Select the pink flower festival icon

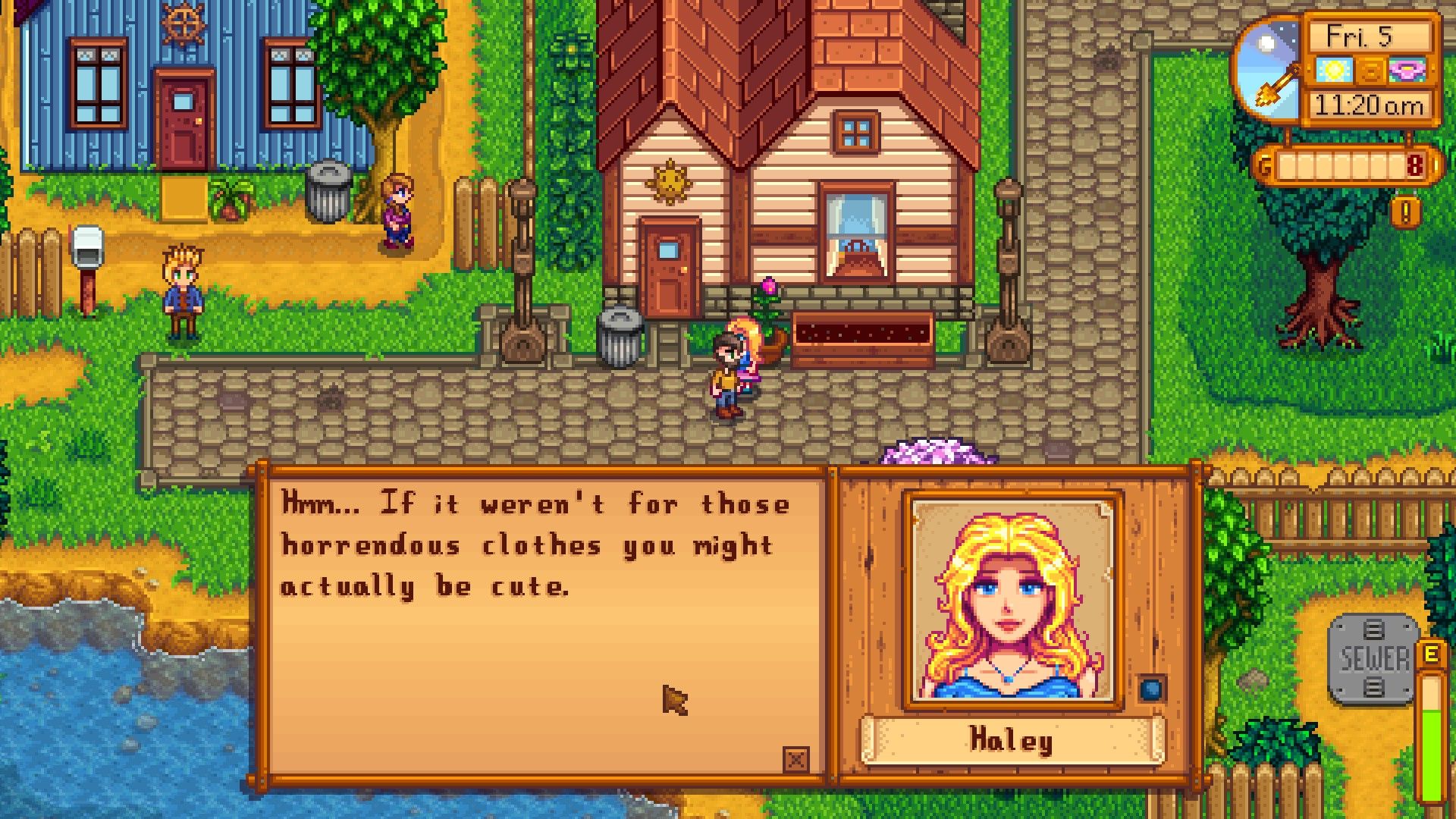point(1407,71)
